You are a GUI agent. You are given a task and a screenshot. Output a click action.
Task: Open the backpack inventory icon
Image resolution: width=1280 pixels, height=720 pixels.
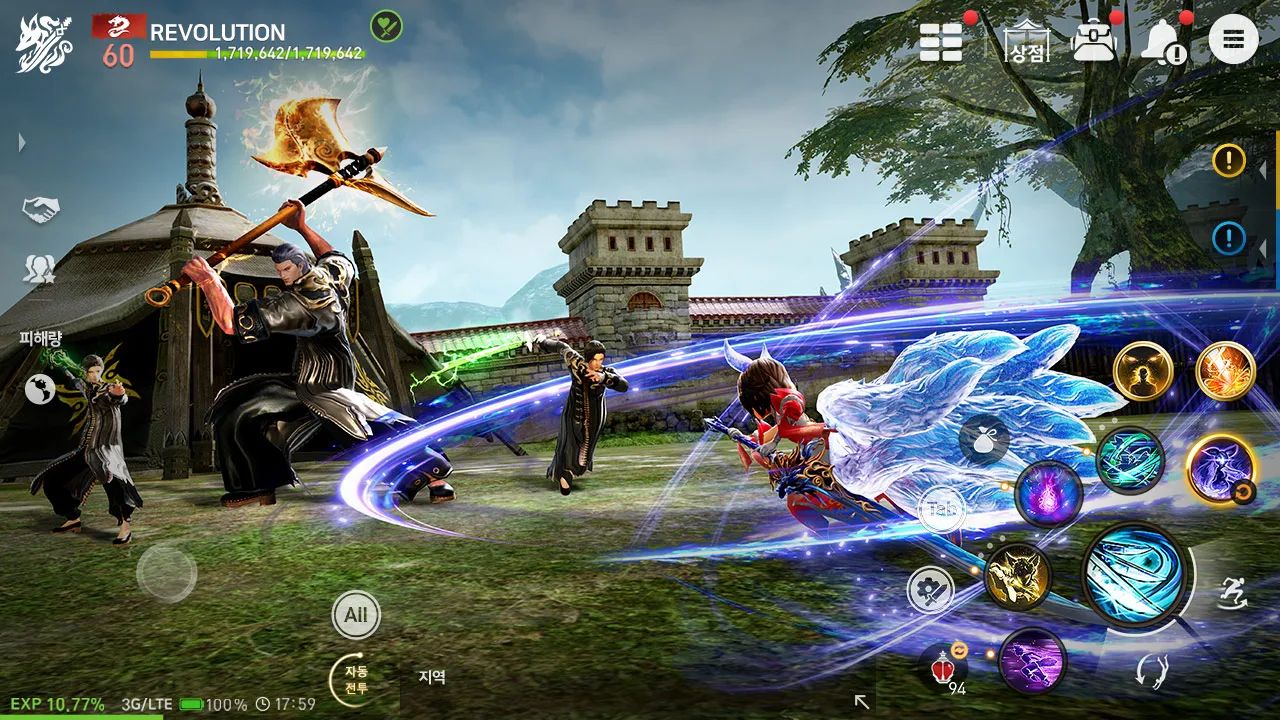1092,40
